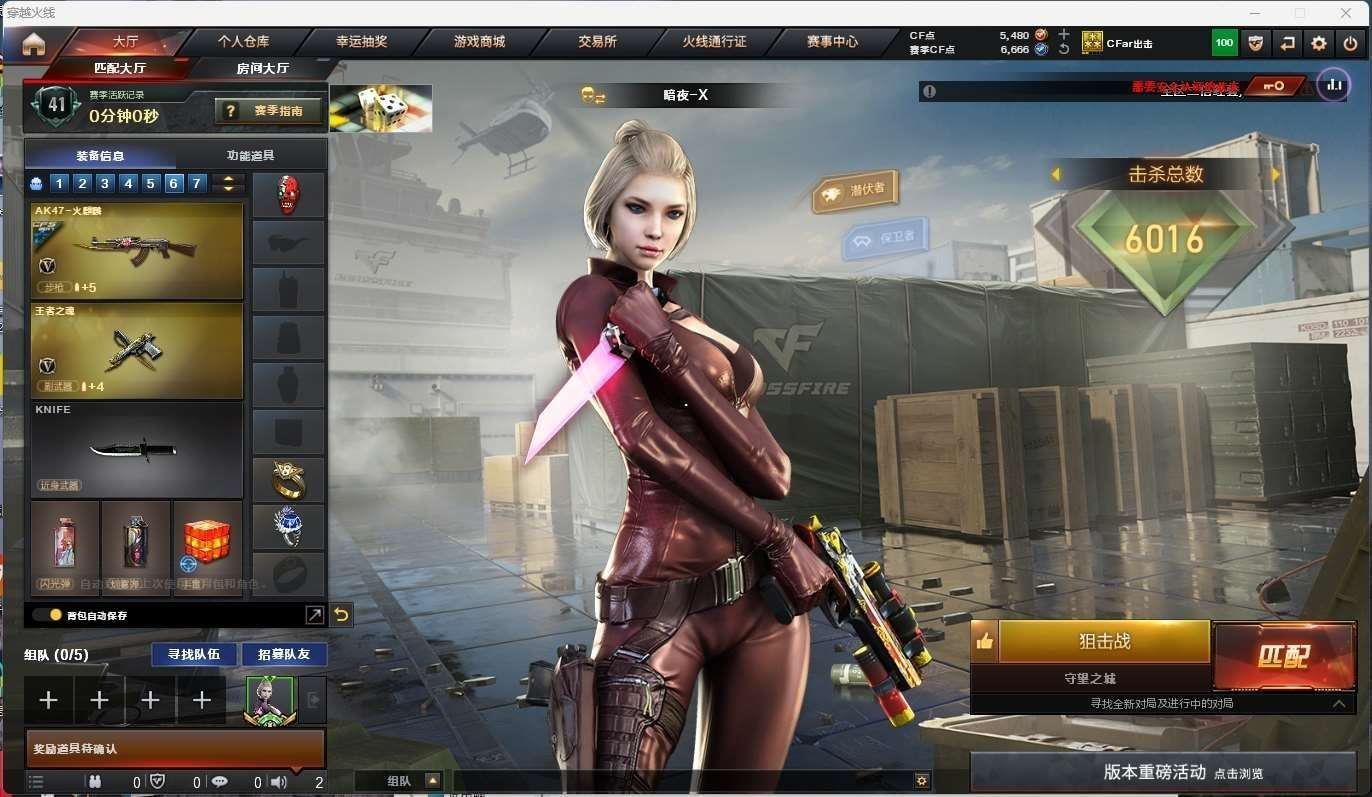1372x797 pixels.
Task: Go to 幸运抽奖 lucky draw
Action: tap(361, 42)
